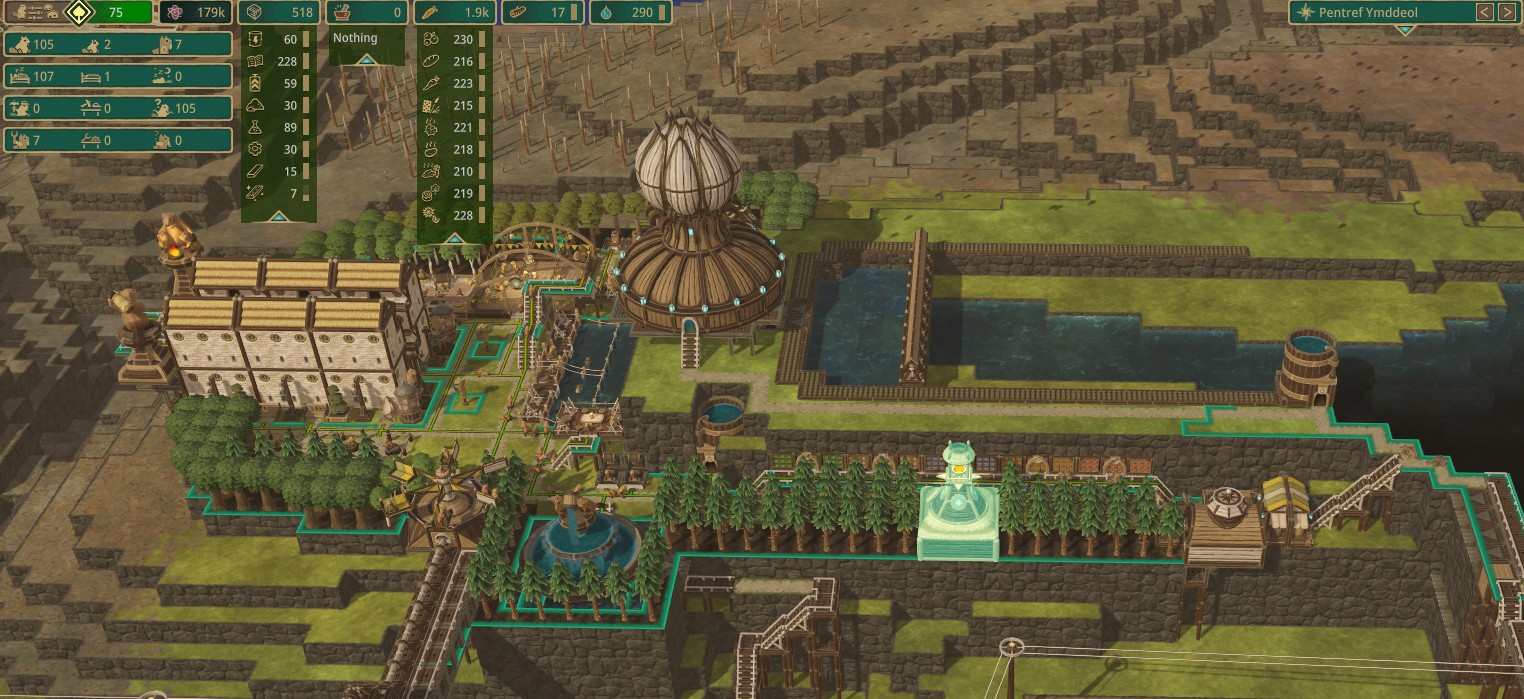Toggle the mortar-and-pestle category showing 0
1524x699 pixels.
366,13
